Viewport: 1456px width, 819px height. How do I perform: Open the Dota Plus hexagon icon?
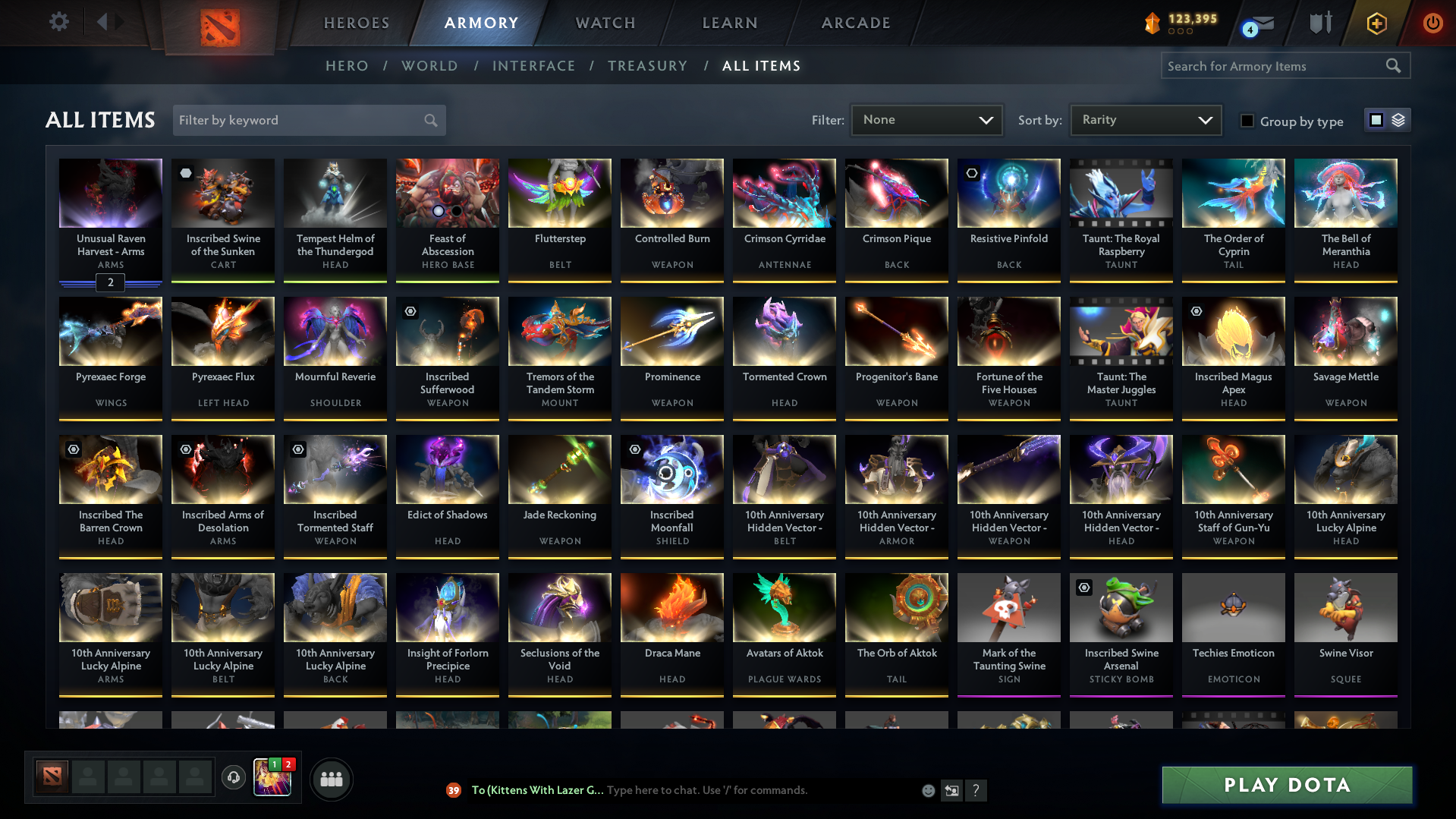pyautogui.click(x=1376, y=24)
